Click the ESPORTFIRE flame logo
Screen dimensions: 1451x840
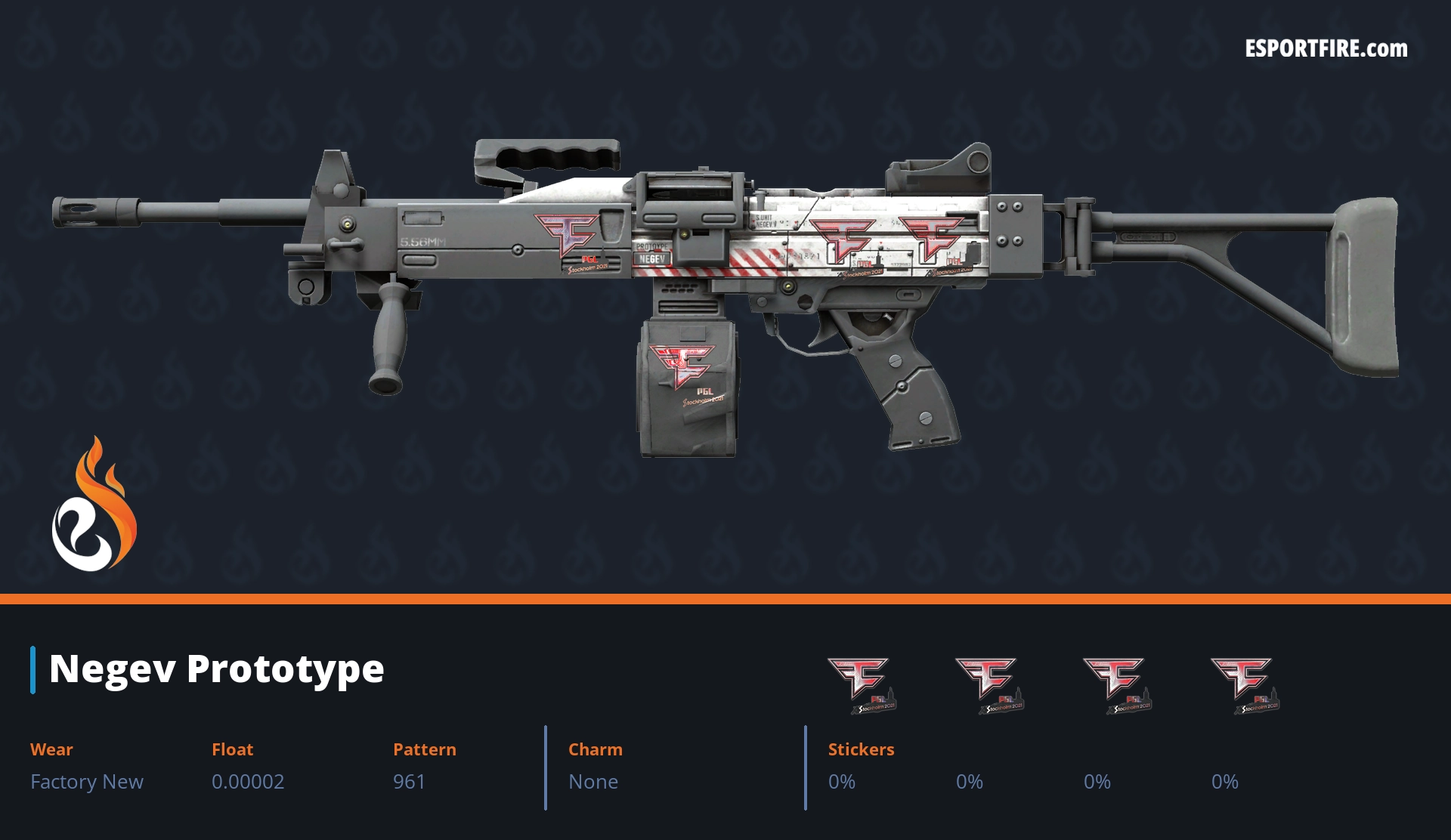coord(94,505)
